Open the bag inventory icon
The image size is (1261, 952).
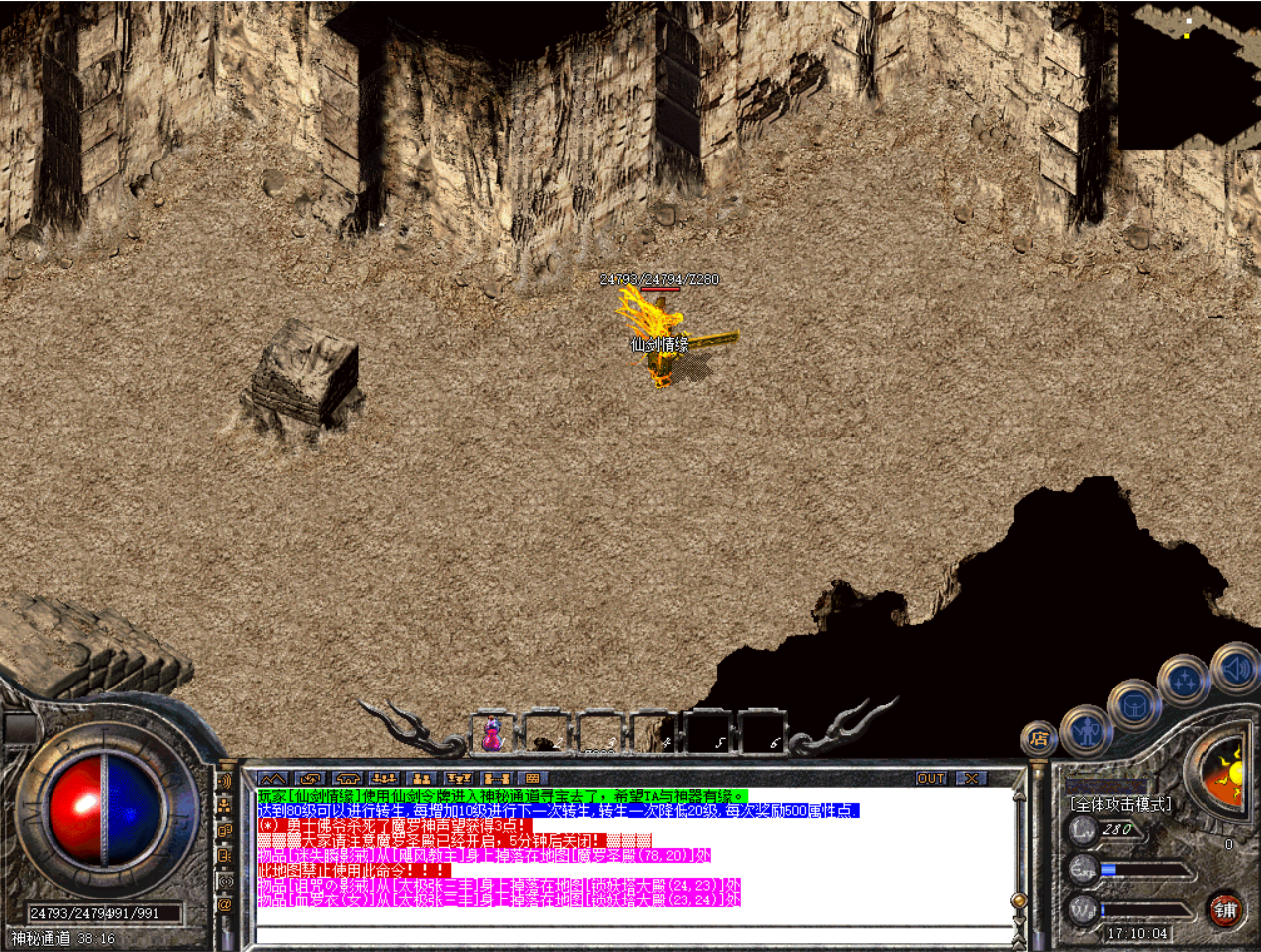point(1134,707)
